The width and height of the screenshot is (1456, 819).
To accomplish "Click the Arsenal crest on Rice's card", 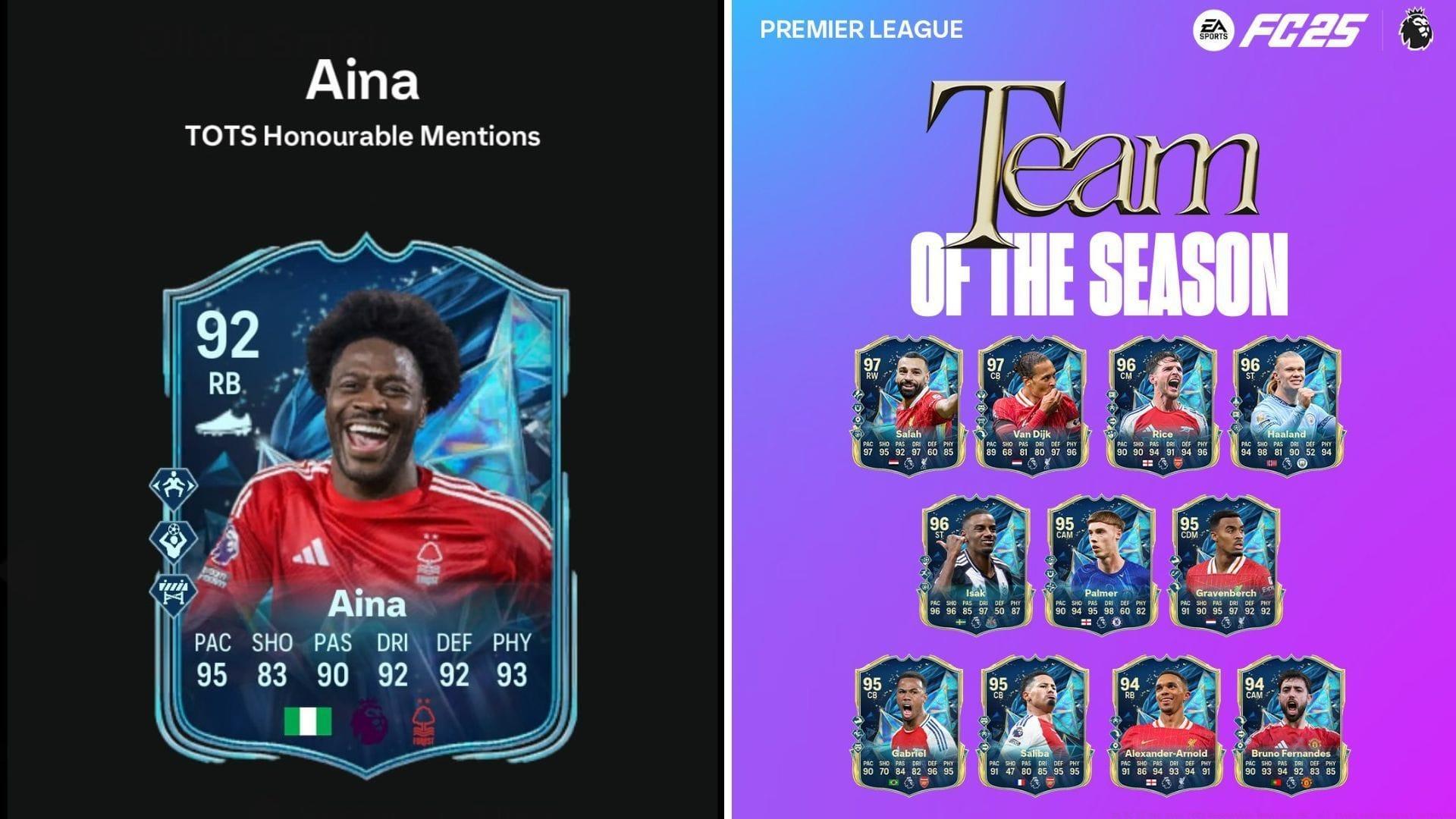I will click(1178, 463).
